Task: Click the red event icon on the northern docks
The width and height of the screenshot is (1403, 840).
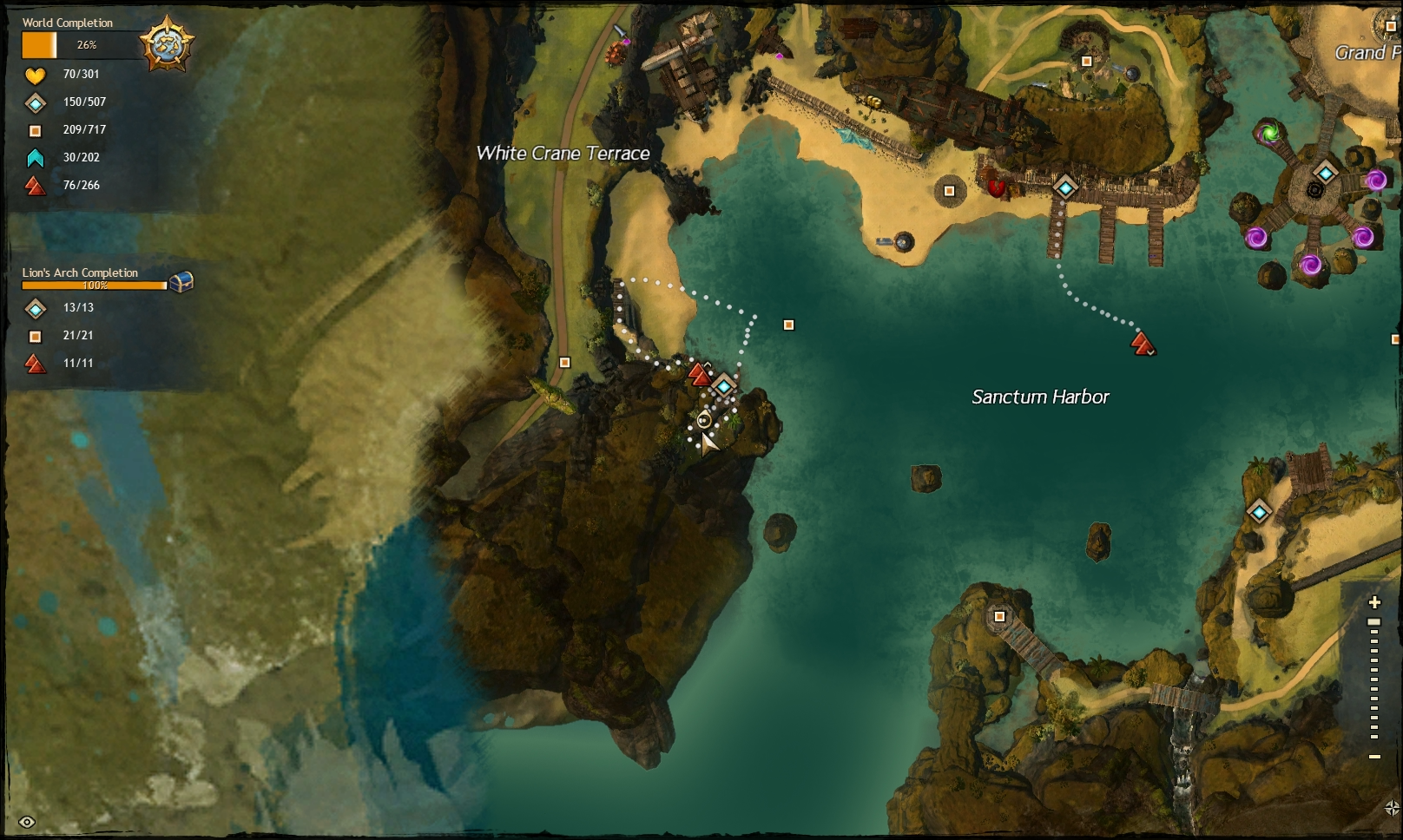Action: tap(997, 187)
